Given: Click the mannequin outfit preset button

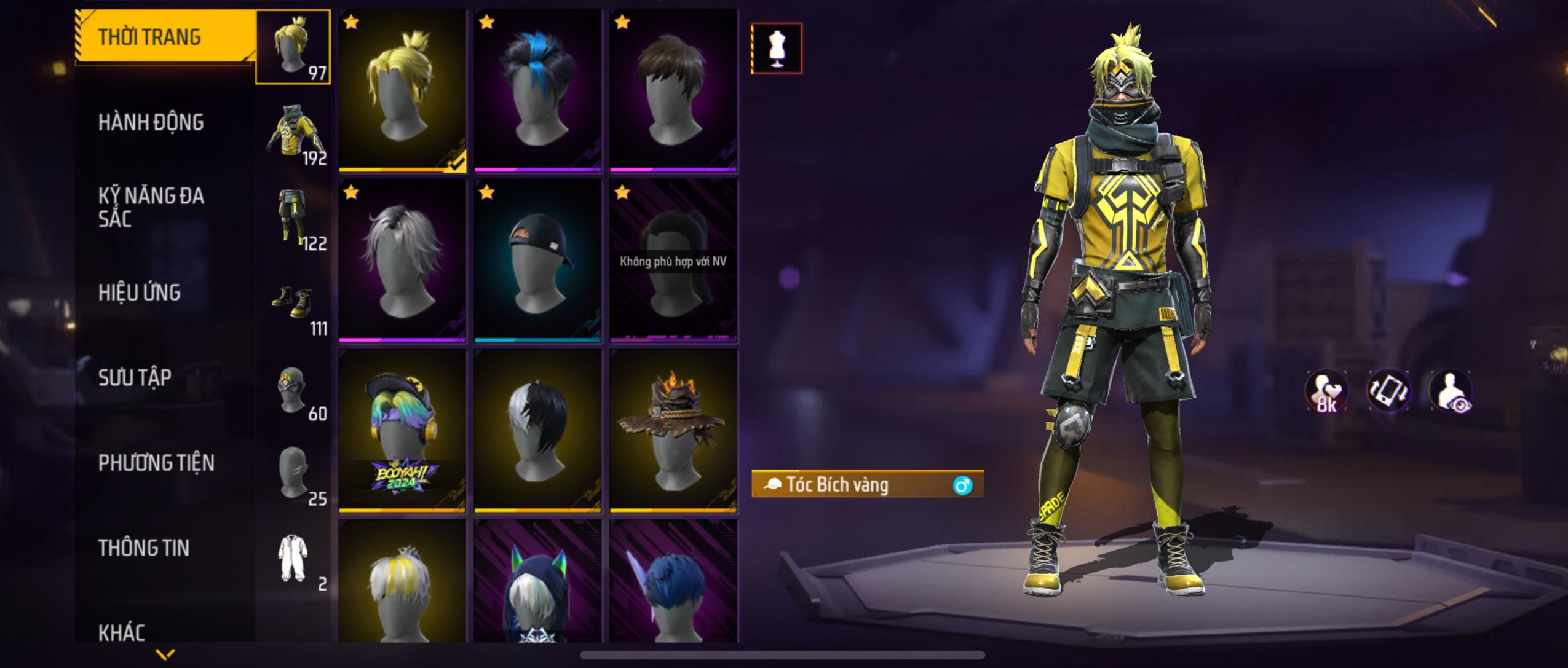Looking at the screenshot, I should (x=777, y=49).
